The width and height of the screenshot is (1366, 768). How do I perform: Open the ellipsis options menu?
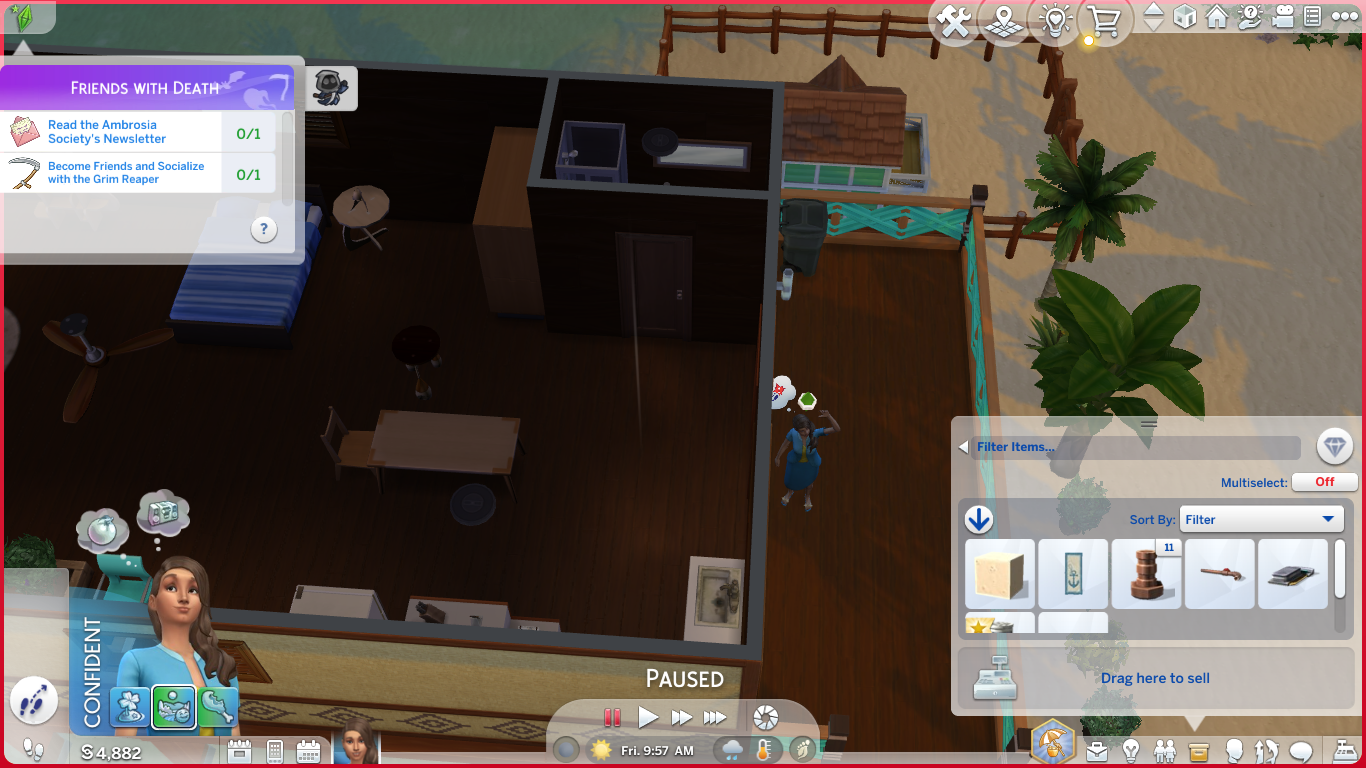(x=1343, y=18)
